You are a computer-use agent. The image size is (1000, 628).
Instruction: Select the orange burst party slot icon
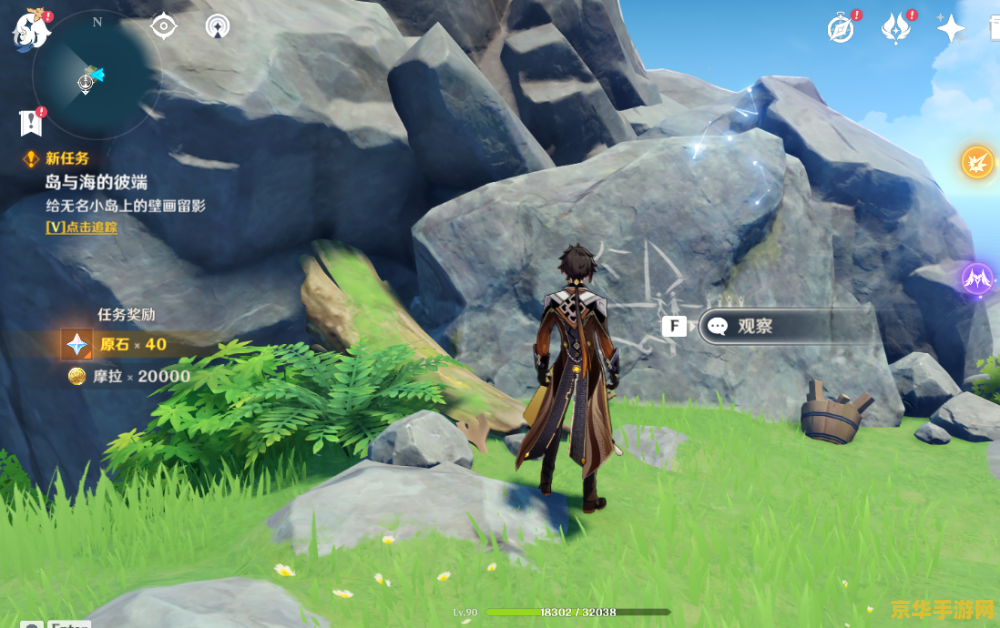pos(977,162)
